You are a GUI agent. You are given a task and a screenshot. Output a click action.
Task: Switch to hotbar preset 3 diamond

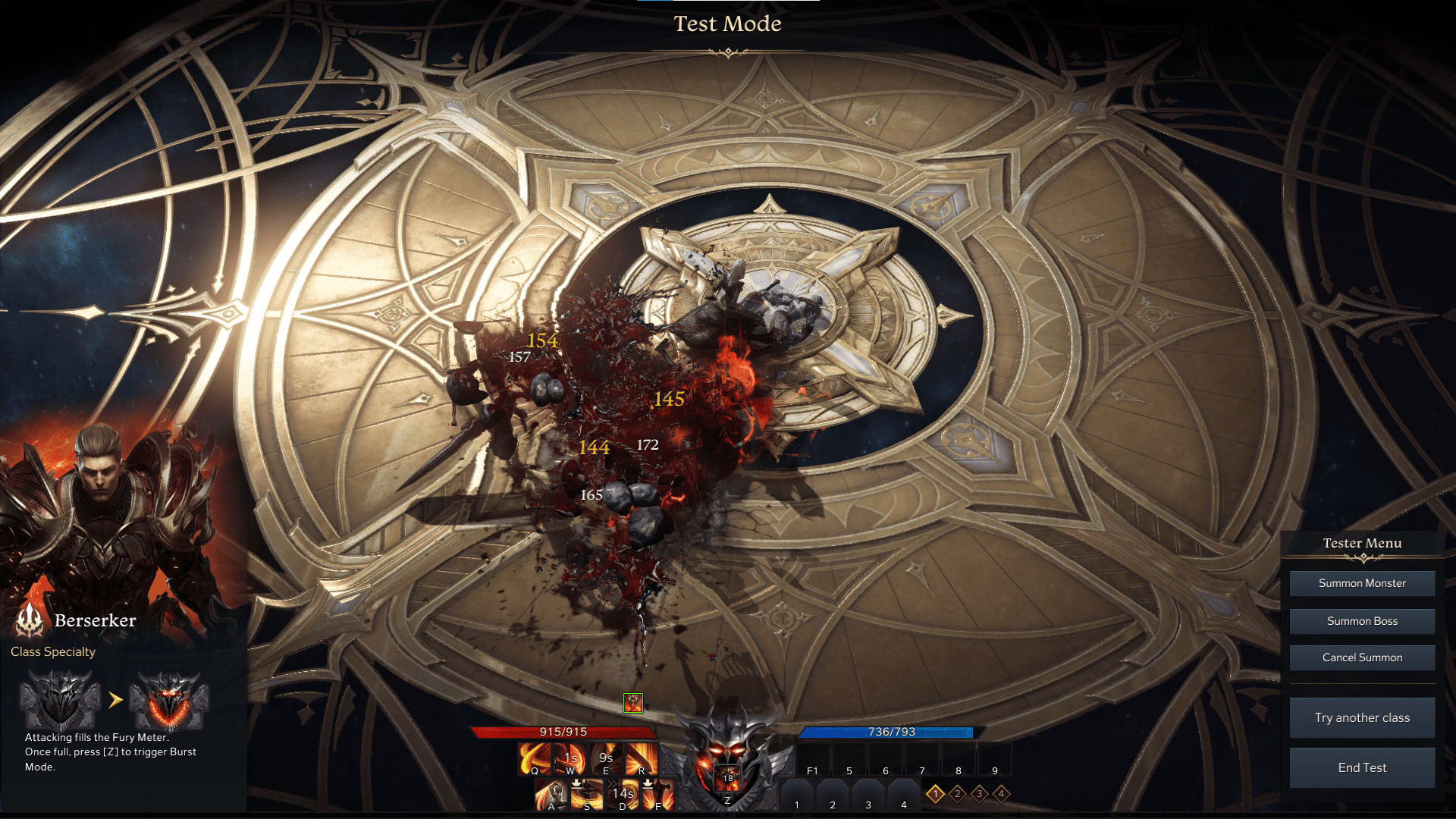point(980,794)
